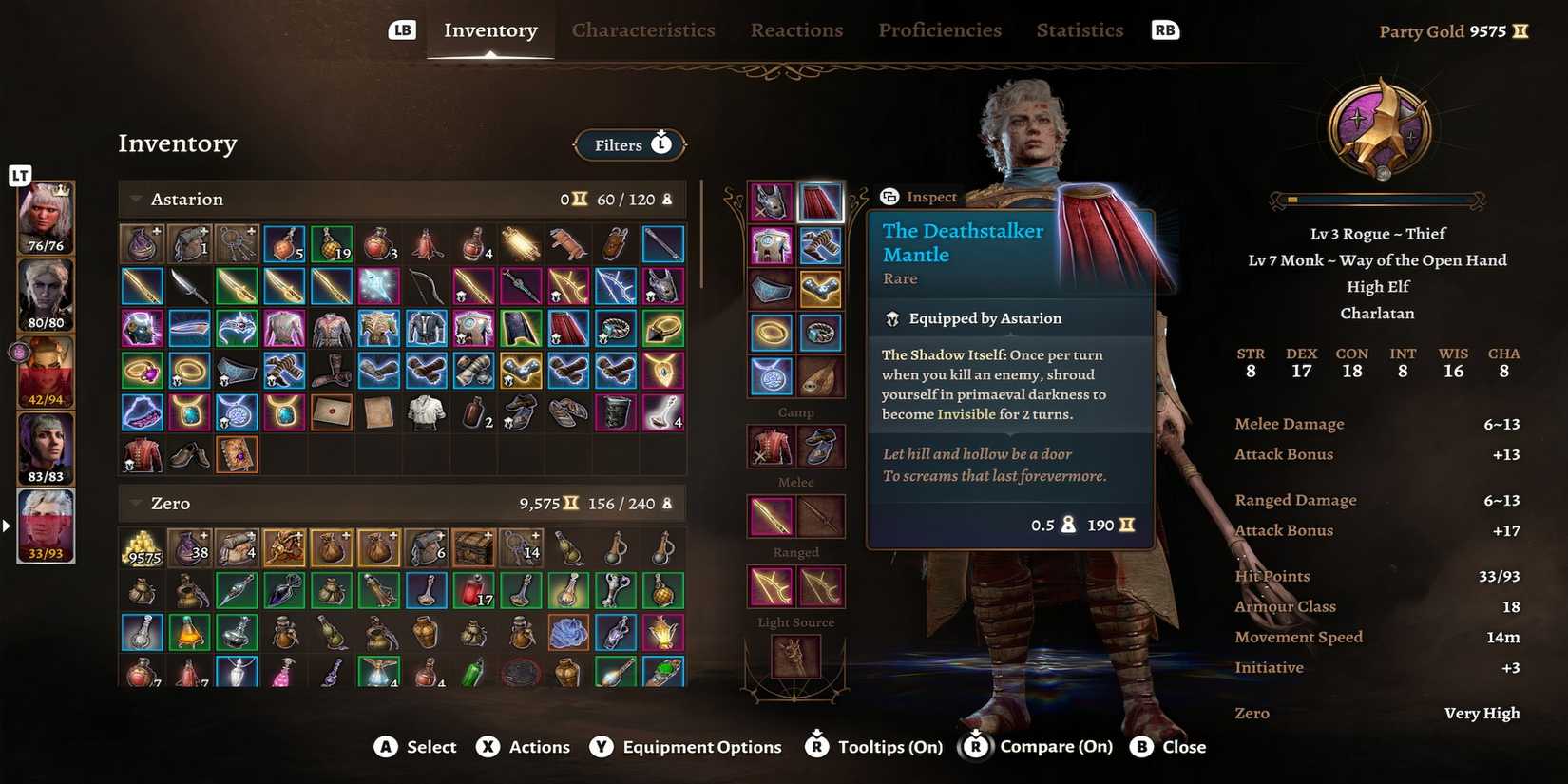Select the melee weapon slot
1568x784 pixels.
pyautogui.click(x=770, y=516)
